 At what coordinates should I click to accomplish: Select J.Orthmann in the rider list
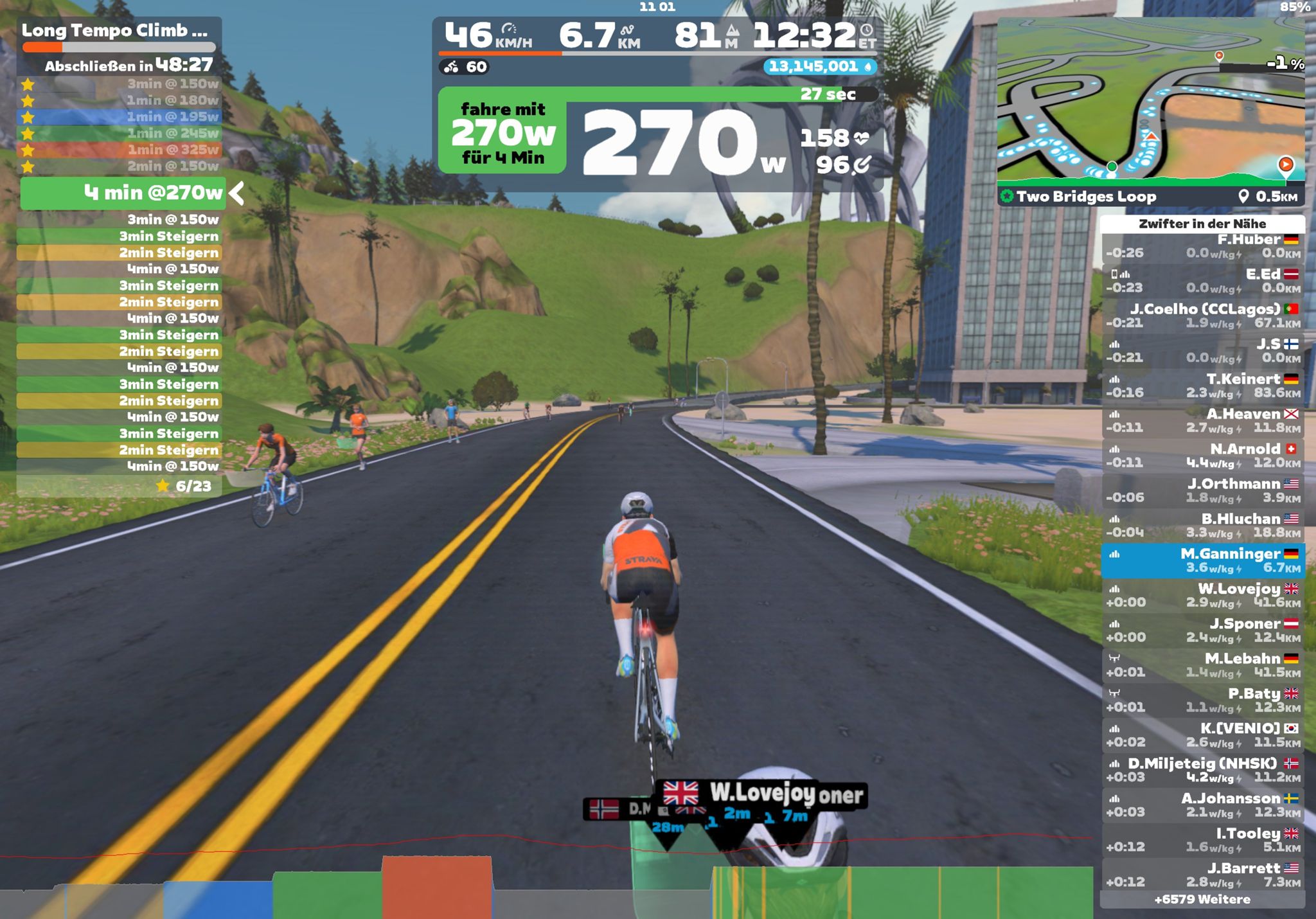click(x=1202, y=491)
